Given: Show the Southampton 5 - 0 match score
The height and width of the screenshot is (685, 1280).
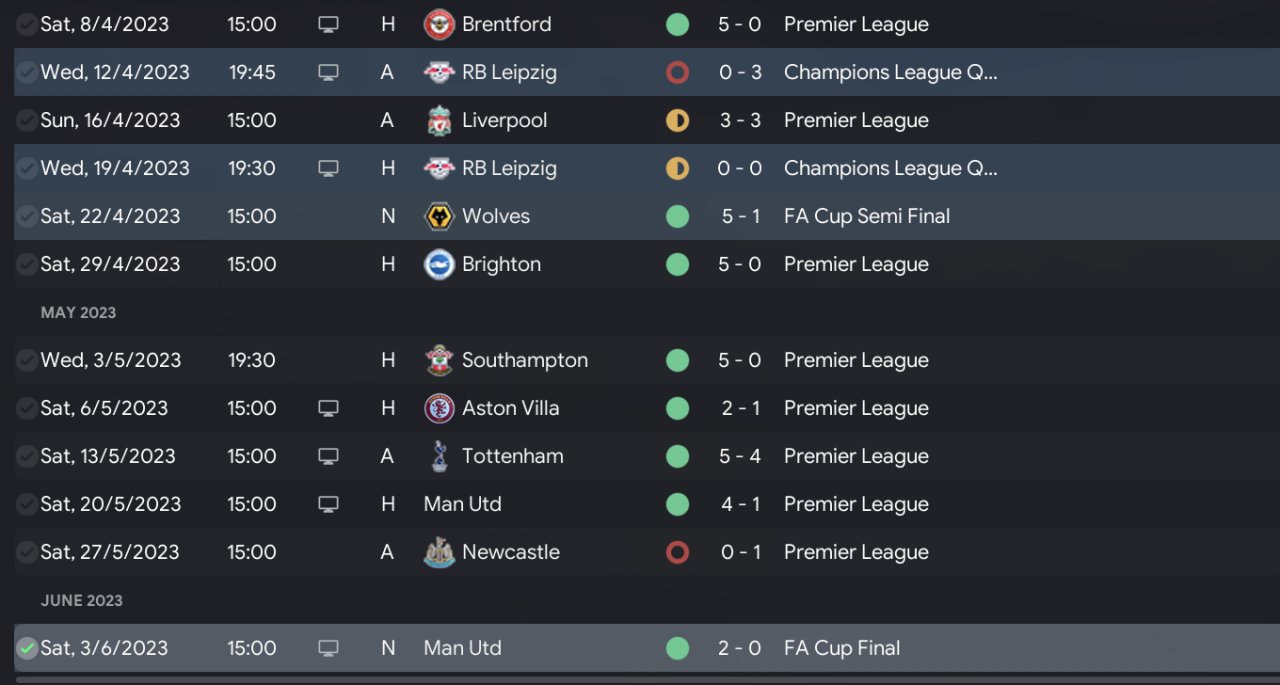Looking at the screenshot, I should pos(740,360).
